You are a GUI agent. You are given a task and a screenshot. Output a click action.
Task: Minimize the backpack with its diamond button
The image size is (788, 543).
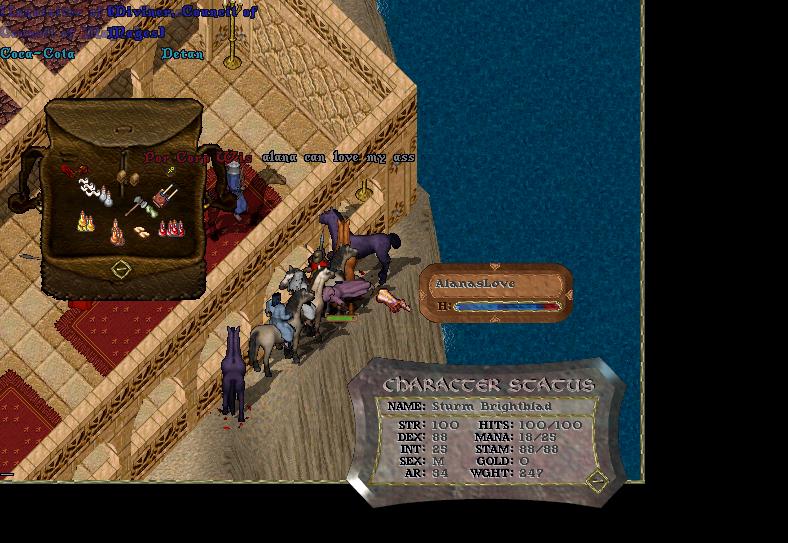(120, 269)
